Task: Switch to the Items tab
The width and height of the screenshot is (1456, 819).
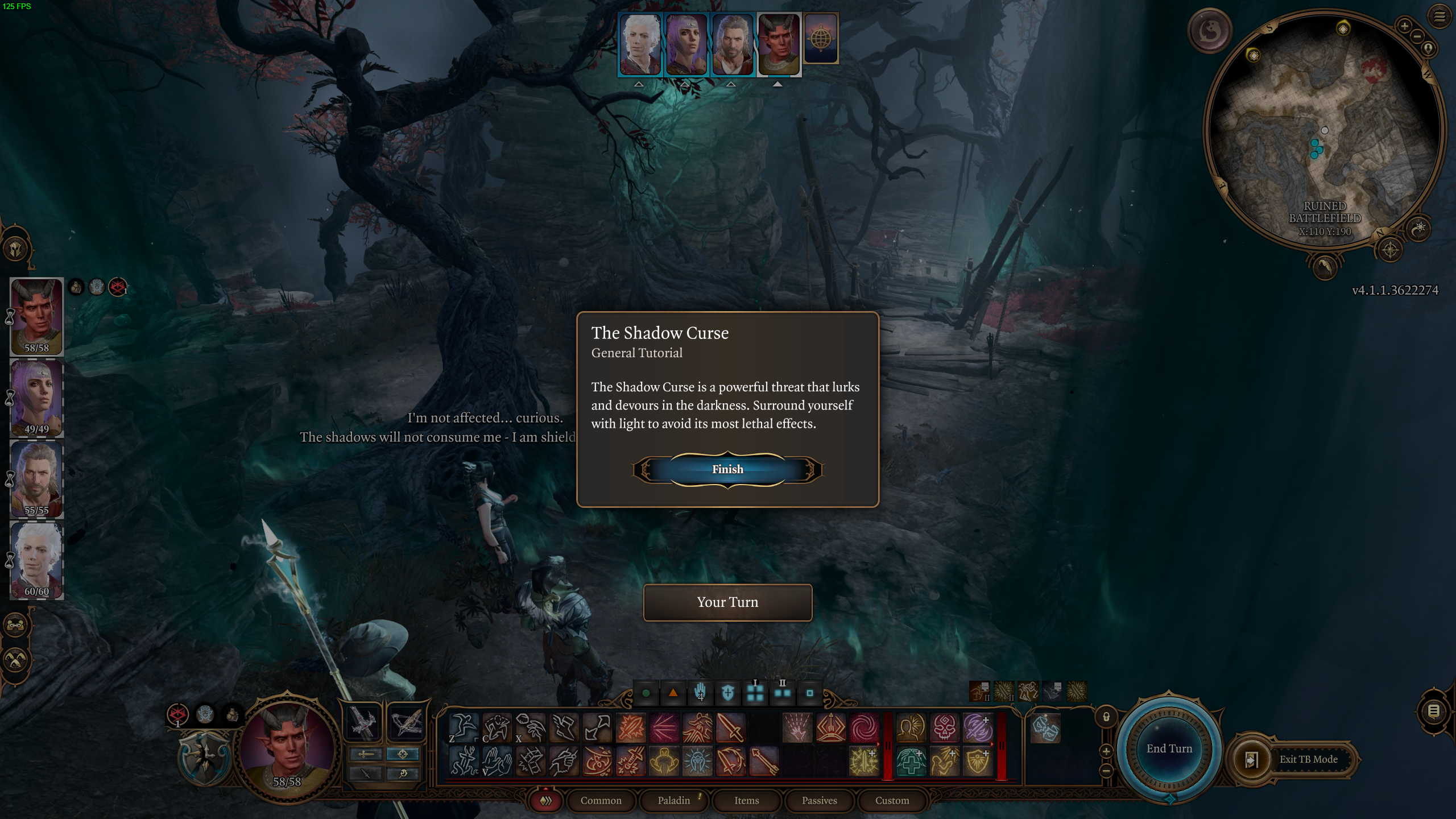Action: (746, 800)
